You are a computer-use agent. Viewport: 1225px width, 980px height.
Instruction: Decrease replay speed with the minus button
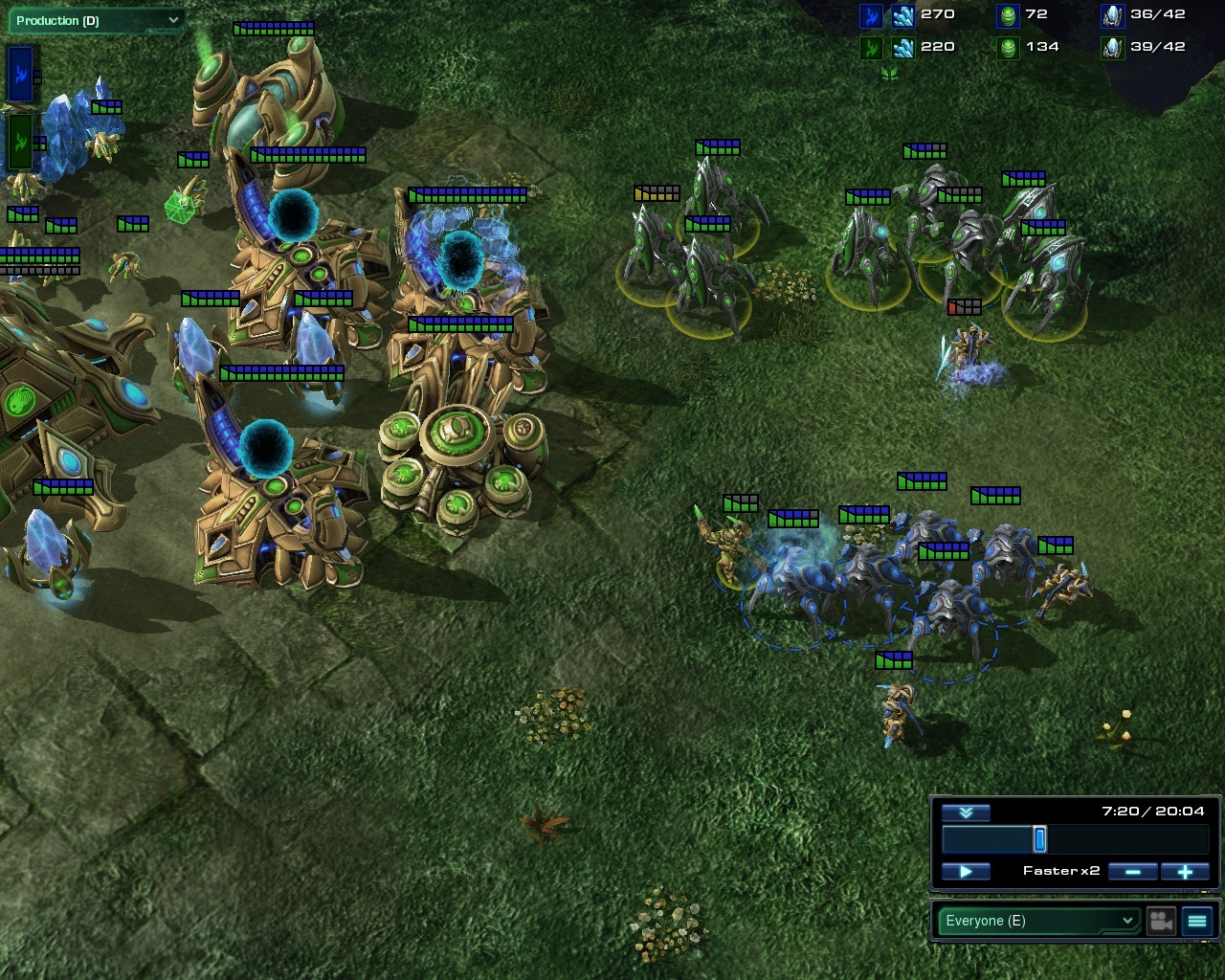tap(1133, 871)
